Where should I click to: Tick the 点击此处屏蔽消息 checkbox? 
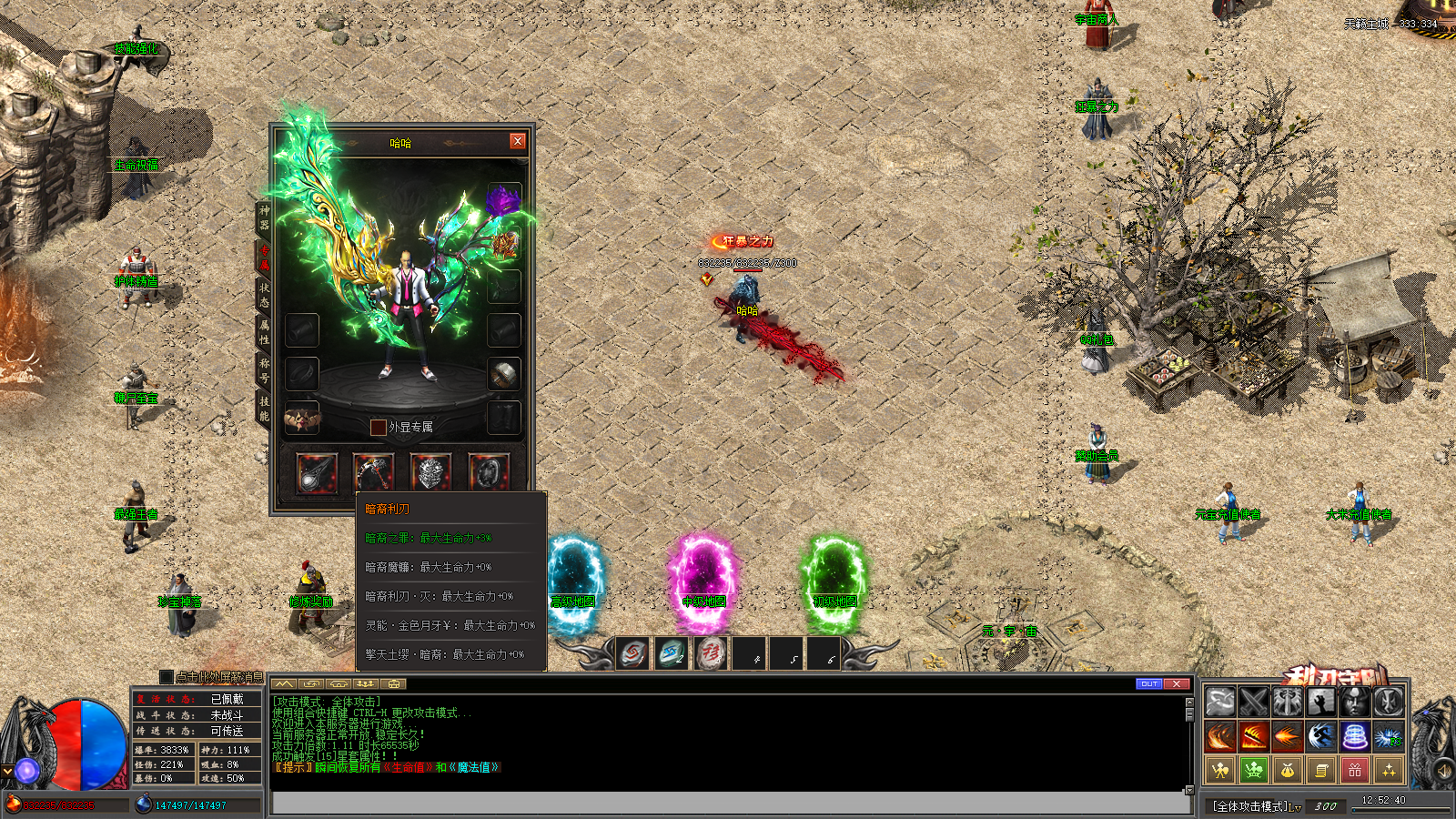click(166, 677)
